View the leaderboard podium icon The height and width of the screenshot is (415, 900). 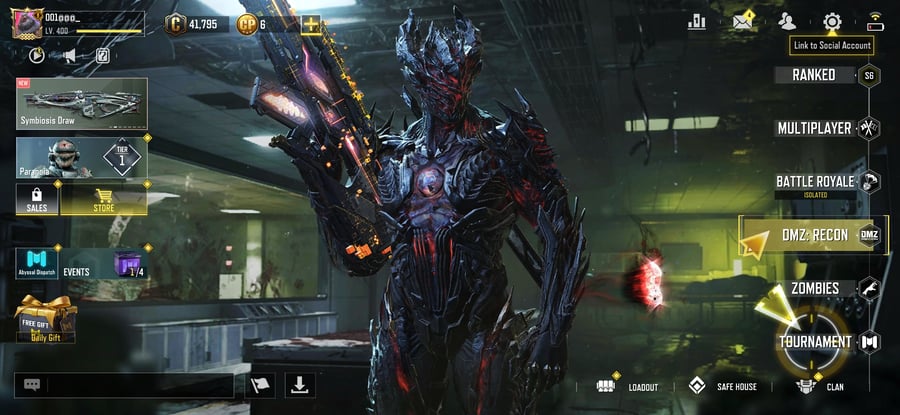point(697,21)
